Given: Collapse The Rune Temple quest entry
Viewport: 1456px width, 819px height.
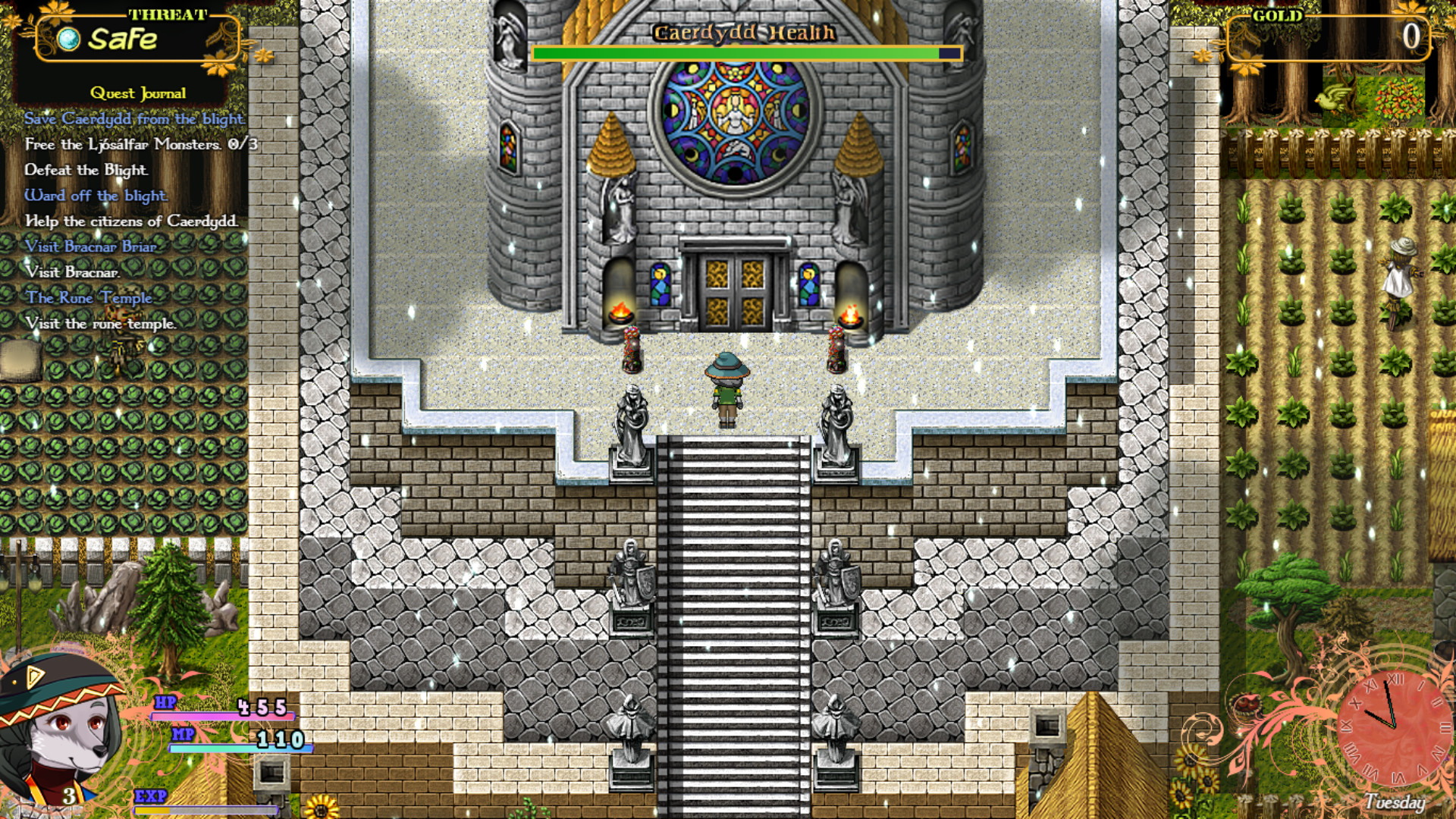Looking at the screenshot, I should [x=89, y=299].
